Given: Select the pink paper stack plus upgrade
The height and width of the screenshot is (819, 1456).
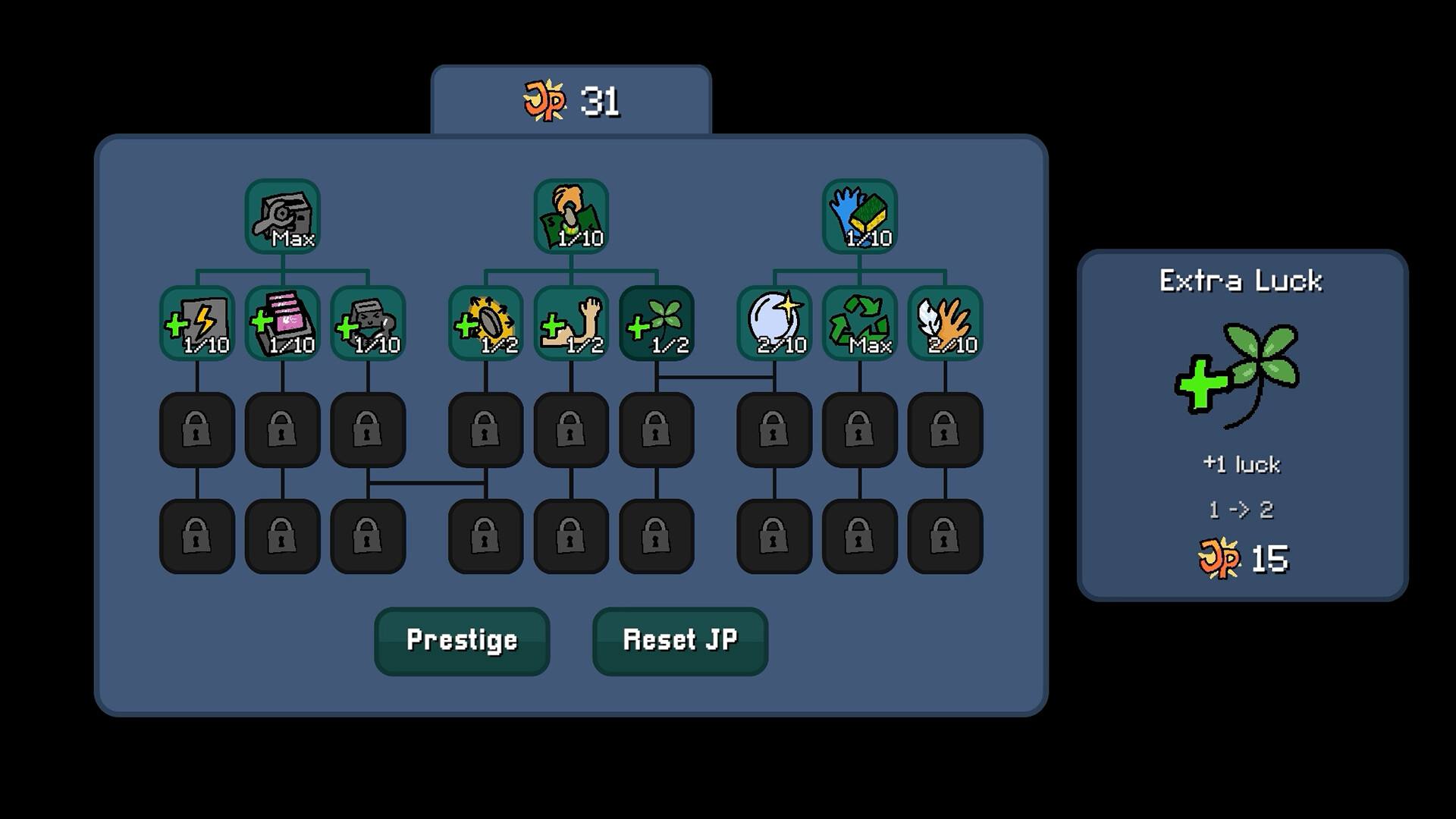Looking at the screenshot, I should tap(282, 323).
